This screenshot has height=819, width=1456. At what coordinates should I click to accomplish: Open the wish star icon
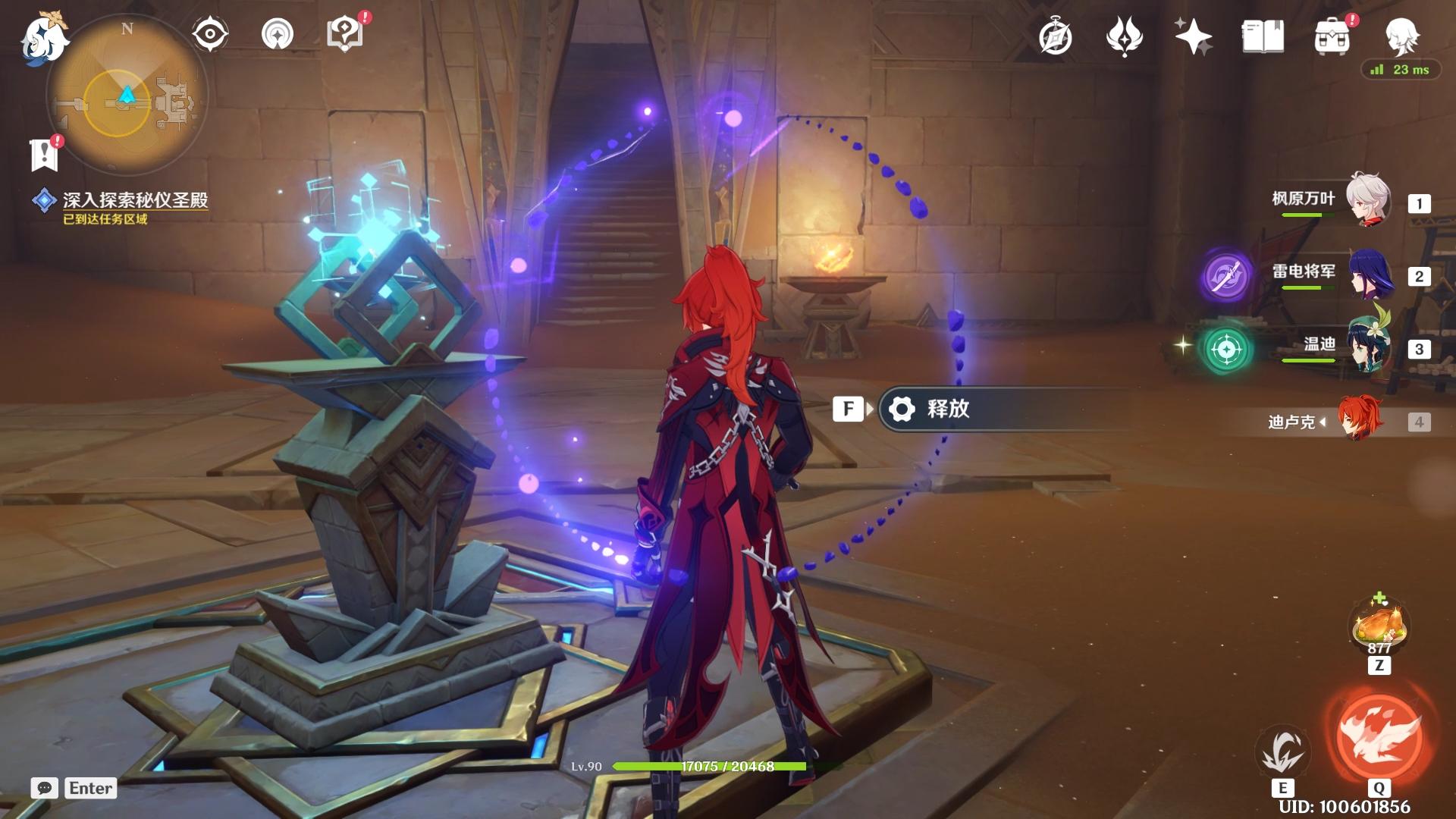coord(1193,36)
